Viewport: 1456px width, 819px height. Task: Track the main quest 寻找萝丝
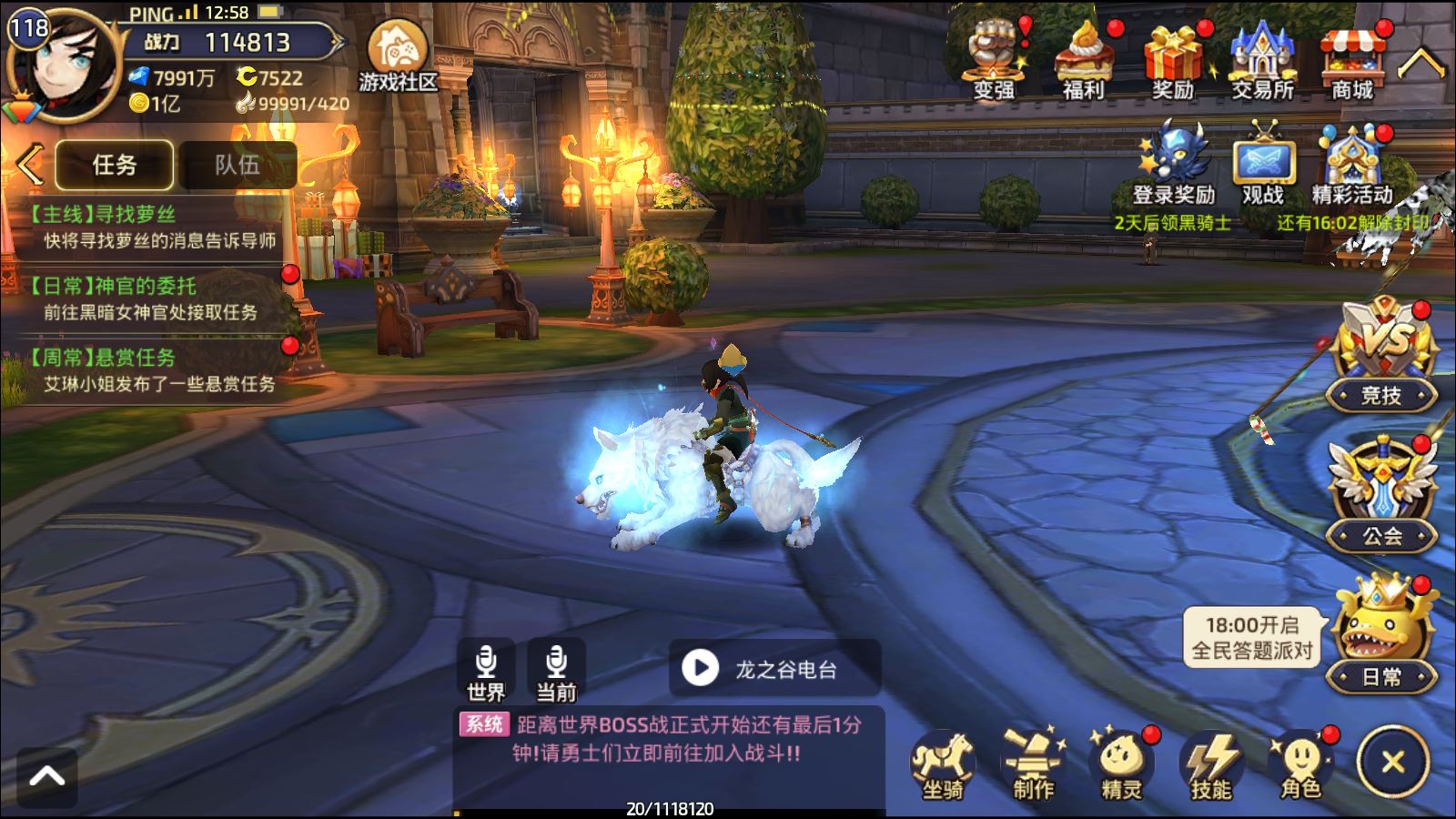[x=150, y=227]
